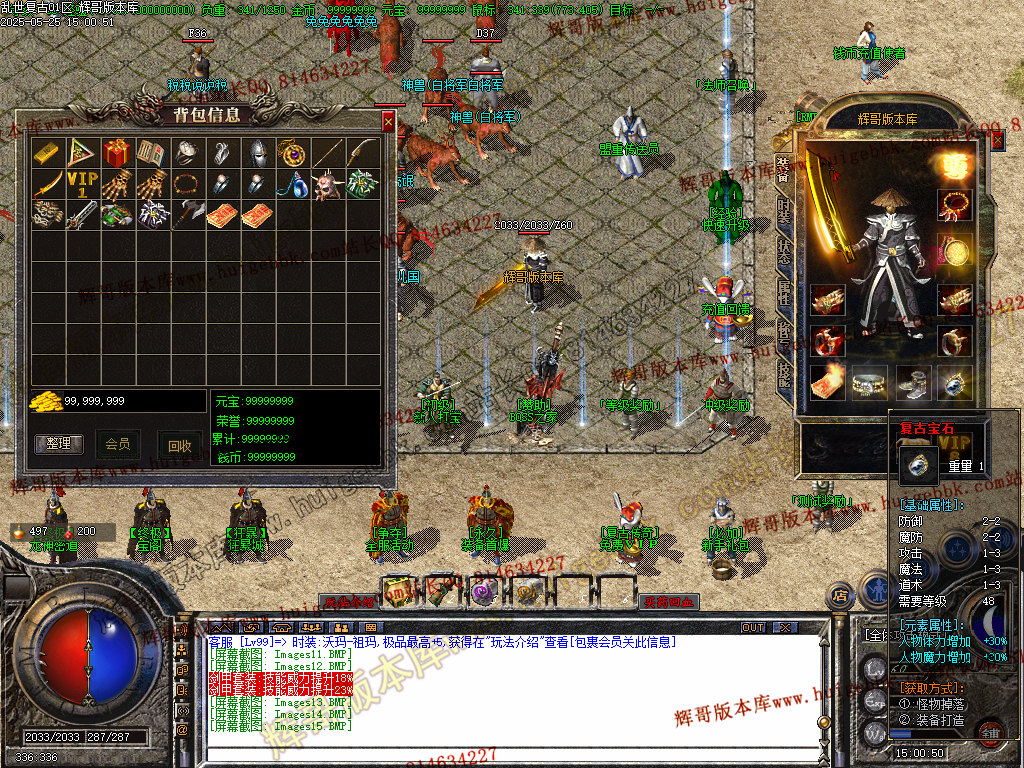
Task: Close the character equipment panel
Action: point(997,141)
